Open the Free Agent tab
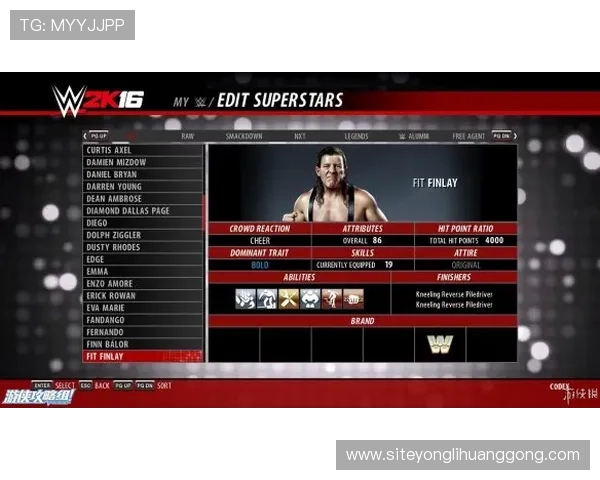The image size is (600, 480). [469, 136]
